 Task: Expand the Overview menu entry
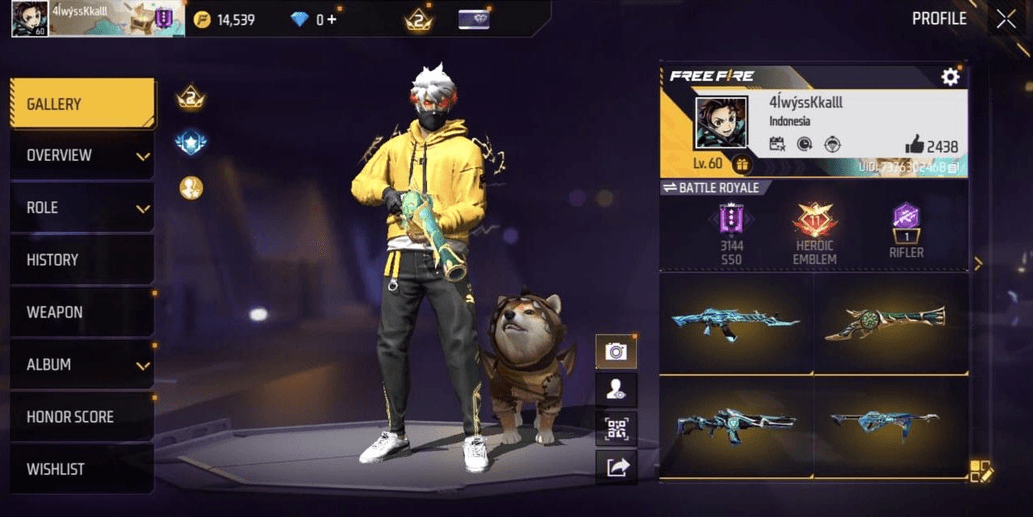[82, 156]
